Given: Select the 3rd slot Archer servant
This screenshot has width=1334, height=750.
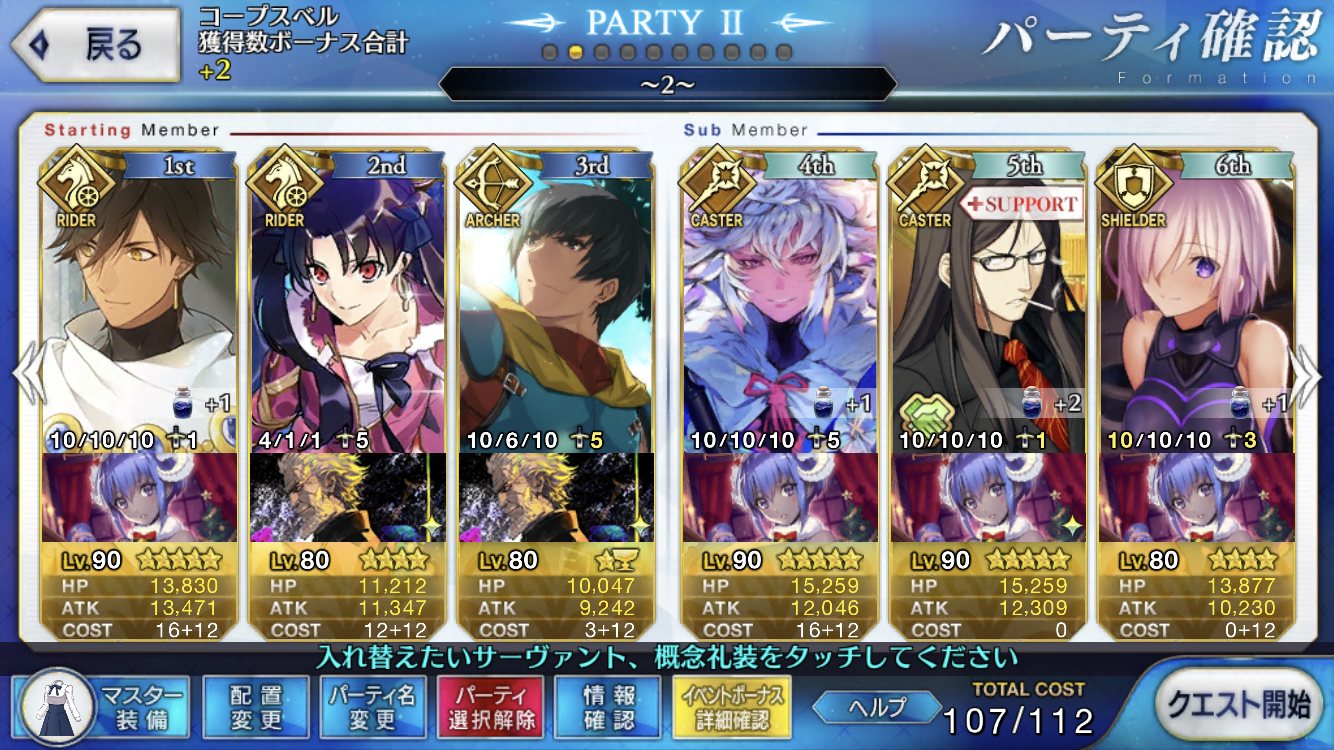Looking at the screenshot, I should 556,300.
